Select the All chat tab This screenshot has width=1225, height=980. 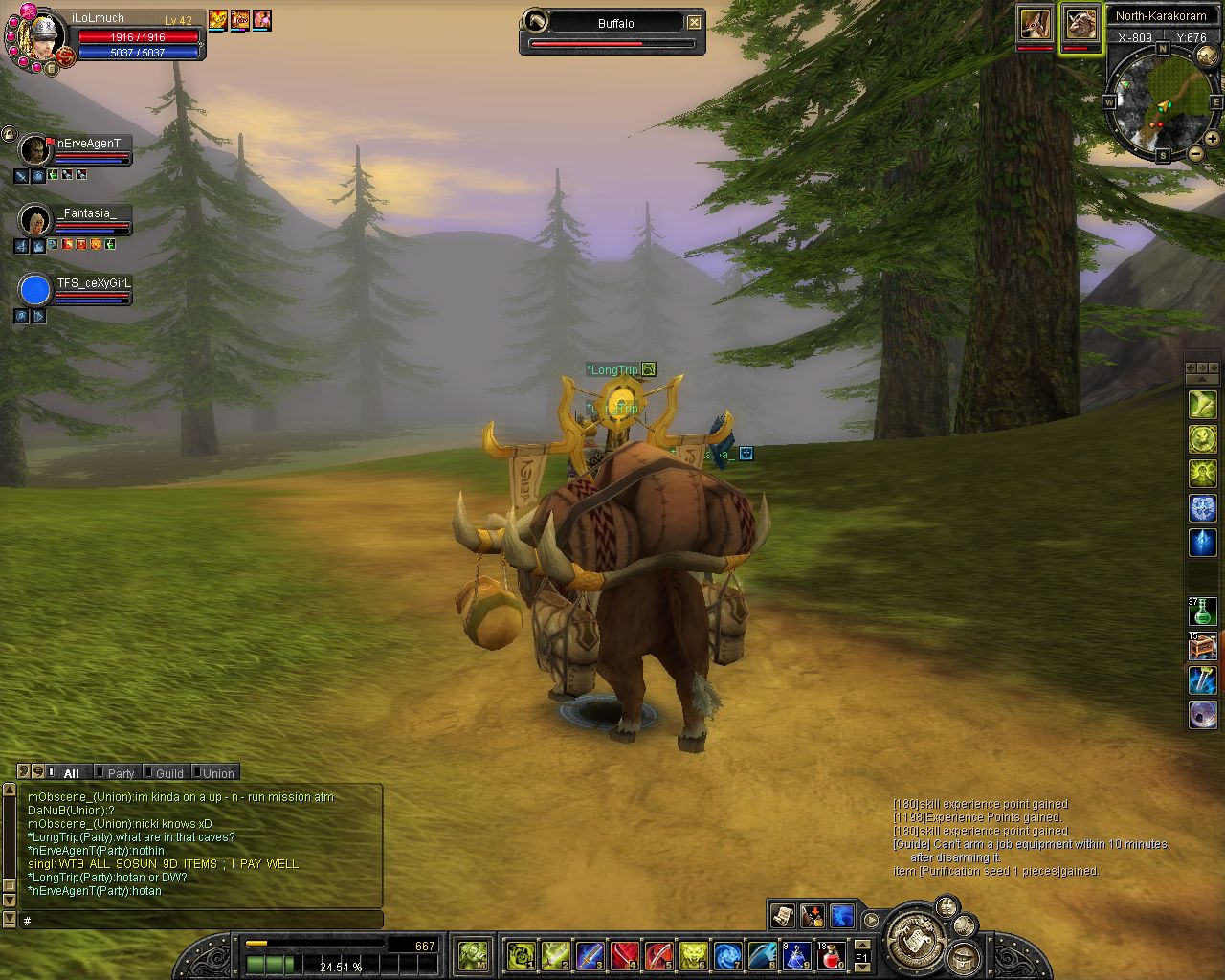[x=71, y=773]
